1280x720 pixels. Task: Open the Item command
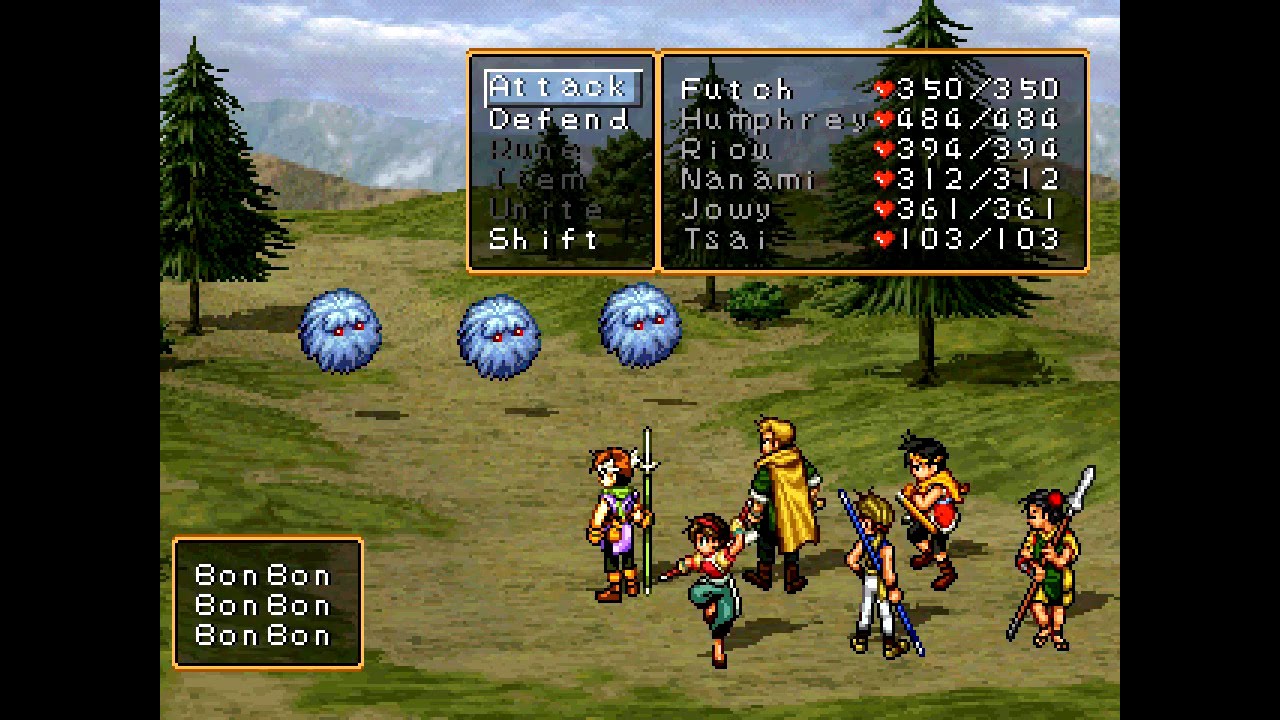[539, 180]
